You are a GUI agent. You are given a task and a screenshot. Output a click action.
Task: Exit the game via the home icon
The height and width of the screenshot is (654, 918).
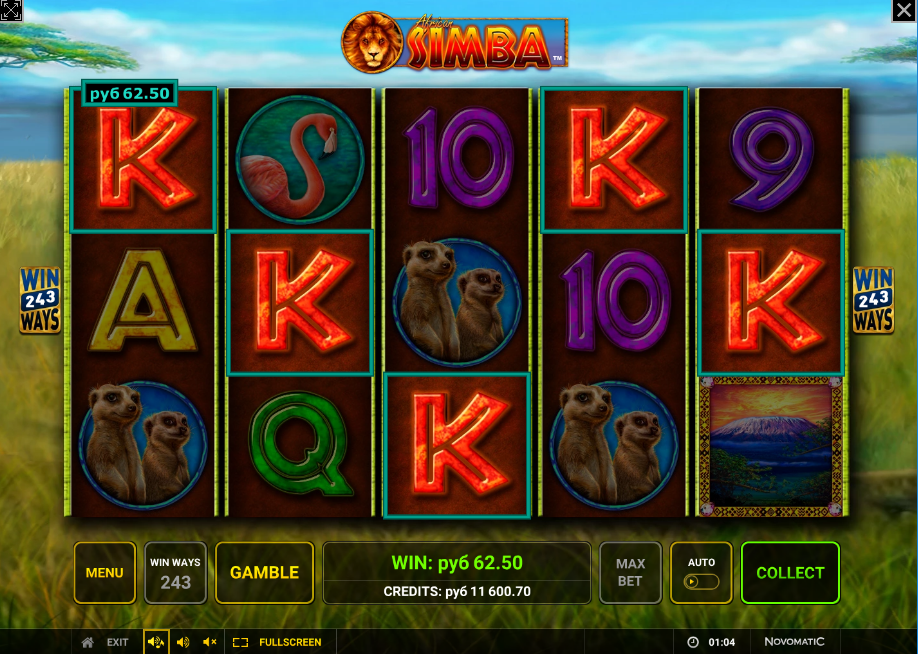[88, 642]
